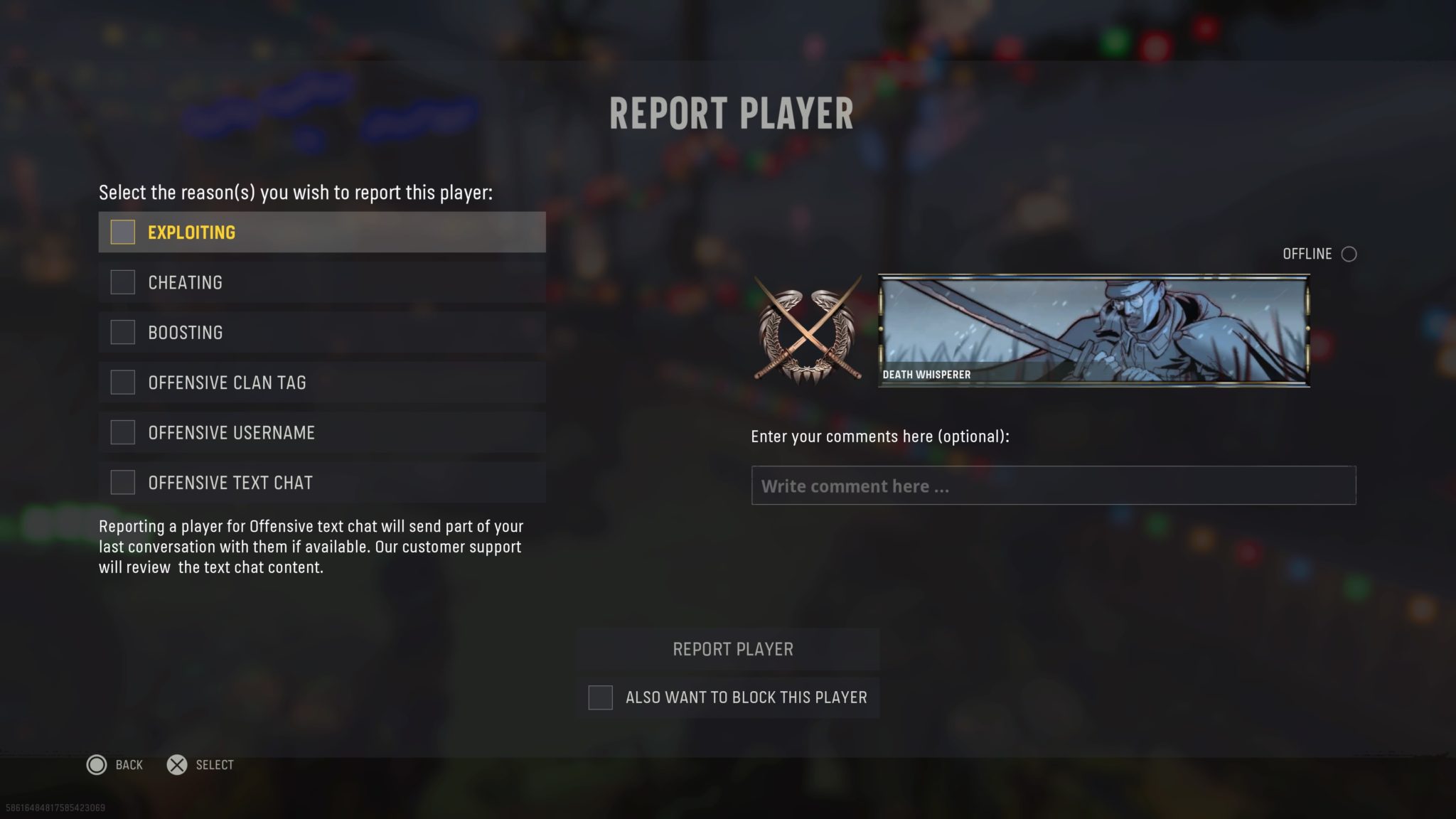Click the Write Comment Here field
The height and width of the screenshot is (819, 1456).
click(1054, 486)
